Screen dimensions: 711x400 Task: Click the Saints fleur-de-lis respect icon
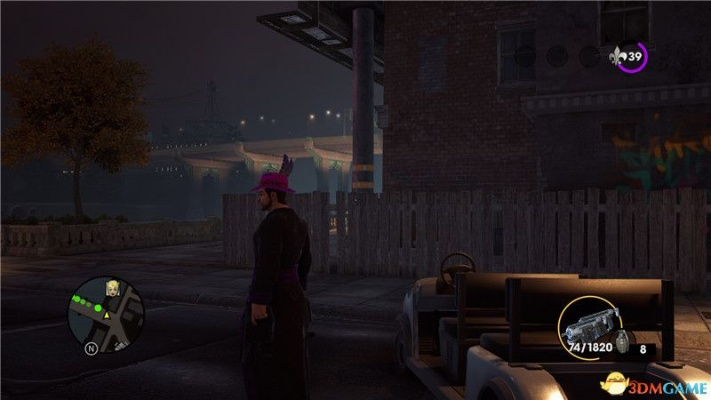click(618, 57)
